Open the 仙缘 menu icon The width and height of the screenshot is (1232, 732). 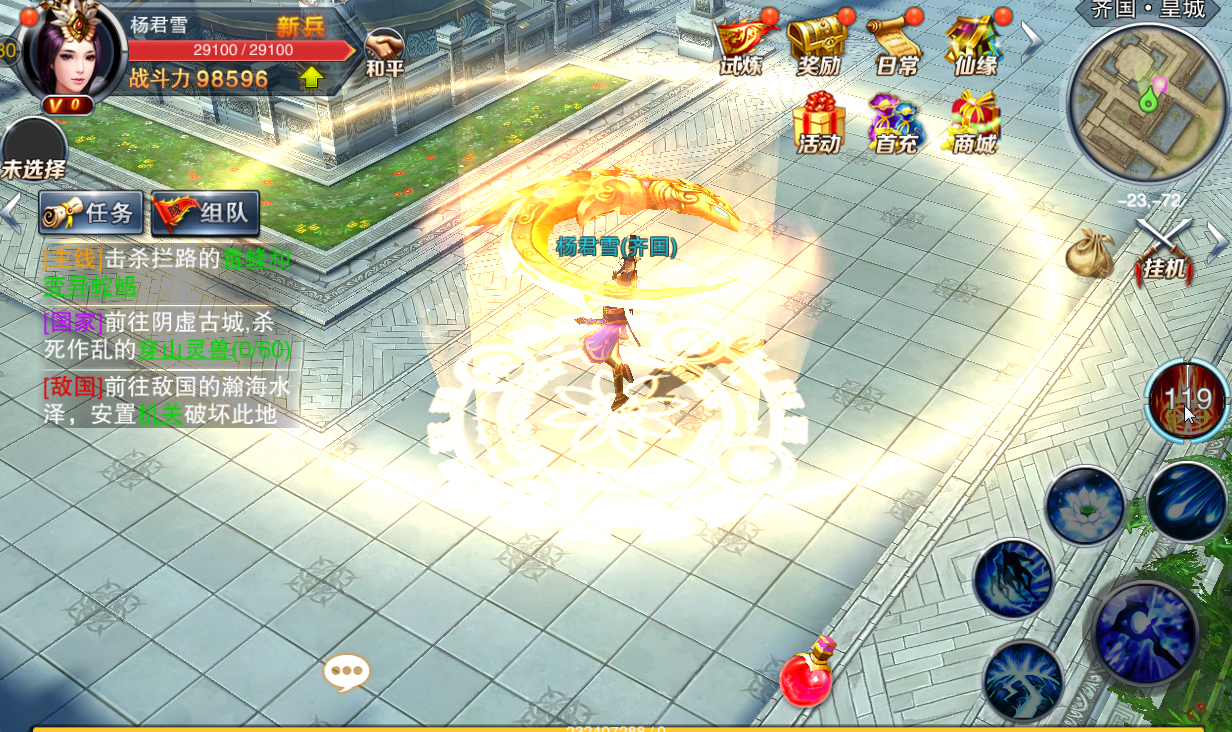(x=974, y=45)
